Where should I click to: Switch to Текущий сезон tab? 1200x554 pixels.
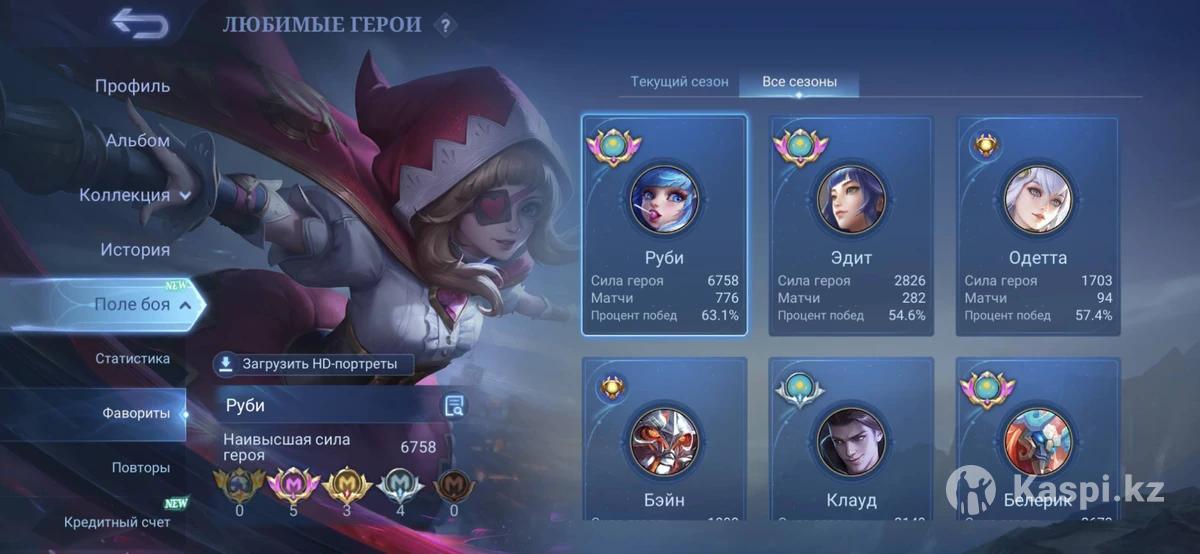(679, 82)
